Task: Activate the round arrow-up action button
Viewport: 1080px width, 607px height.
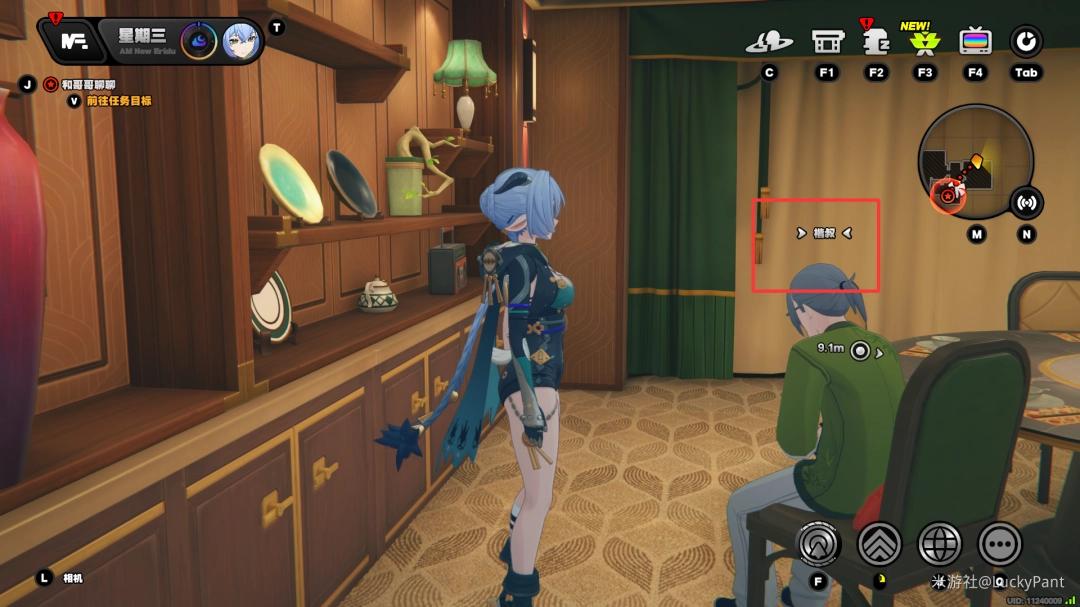Action: (x=818, y=544)
